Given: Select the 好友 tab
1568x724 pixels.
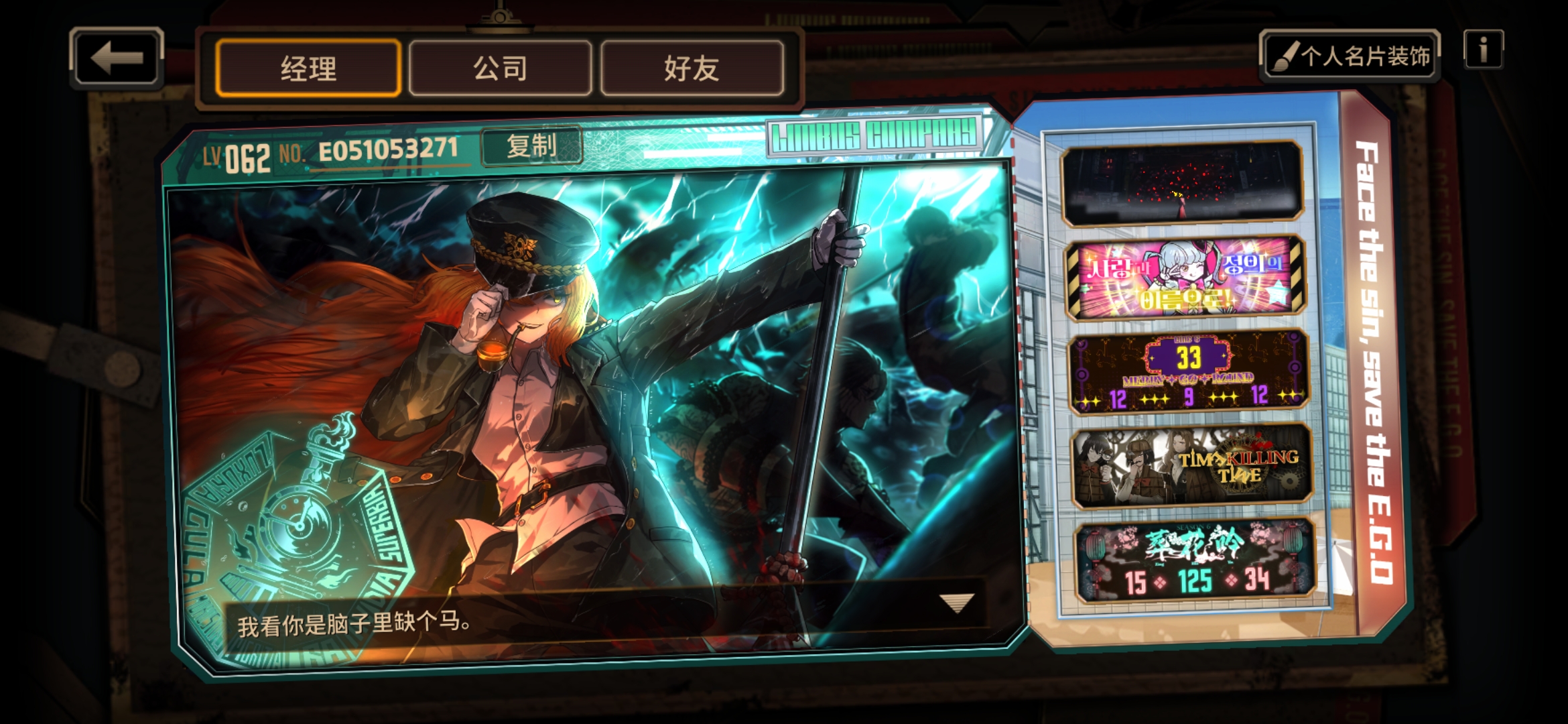Looking at the screenshot, I should tap(692, 68).
